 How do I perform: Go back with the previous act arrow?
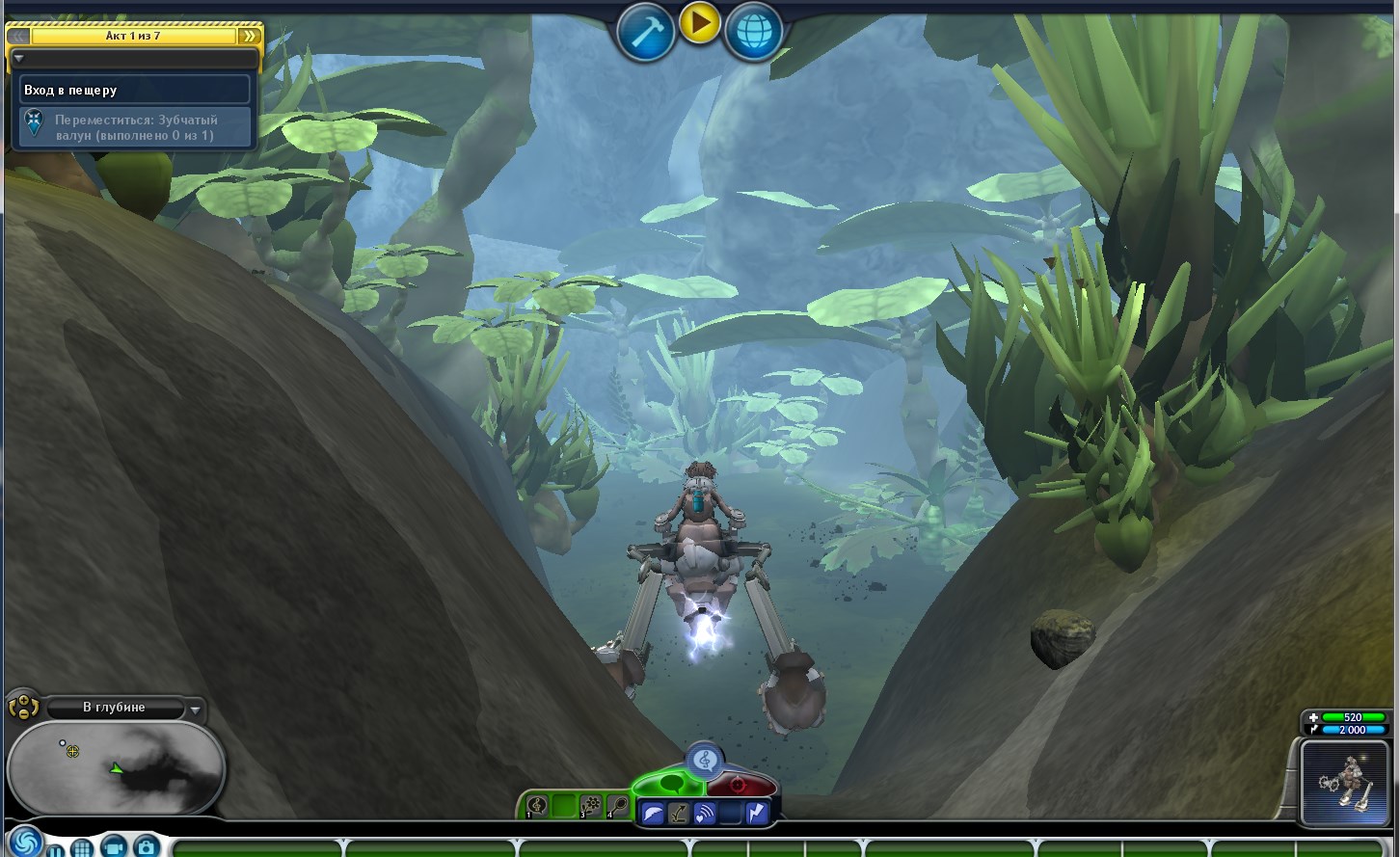point(18,37)
